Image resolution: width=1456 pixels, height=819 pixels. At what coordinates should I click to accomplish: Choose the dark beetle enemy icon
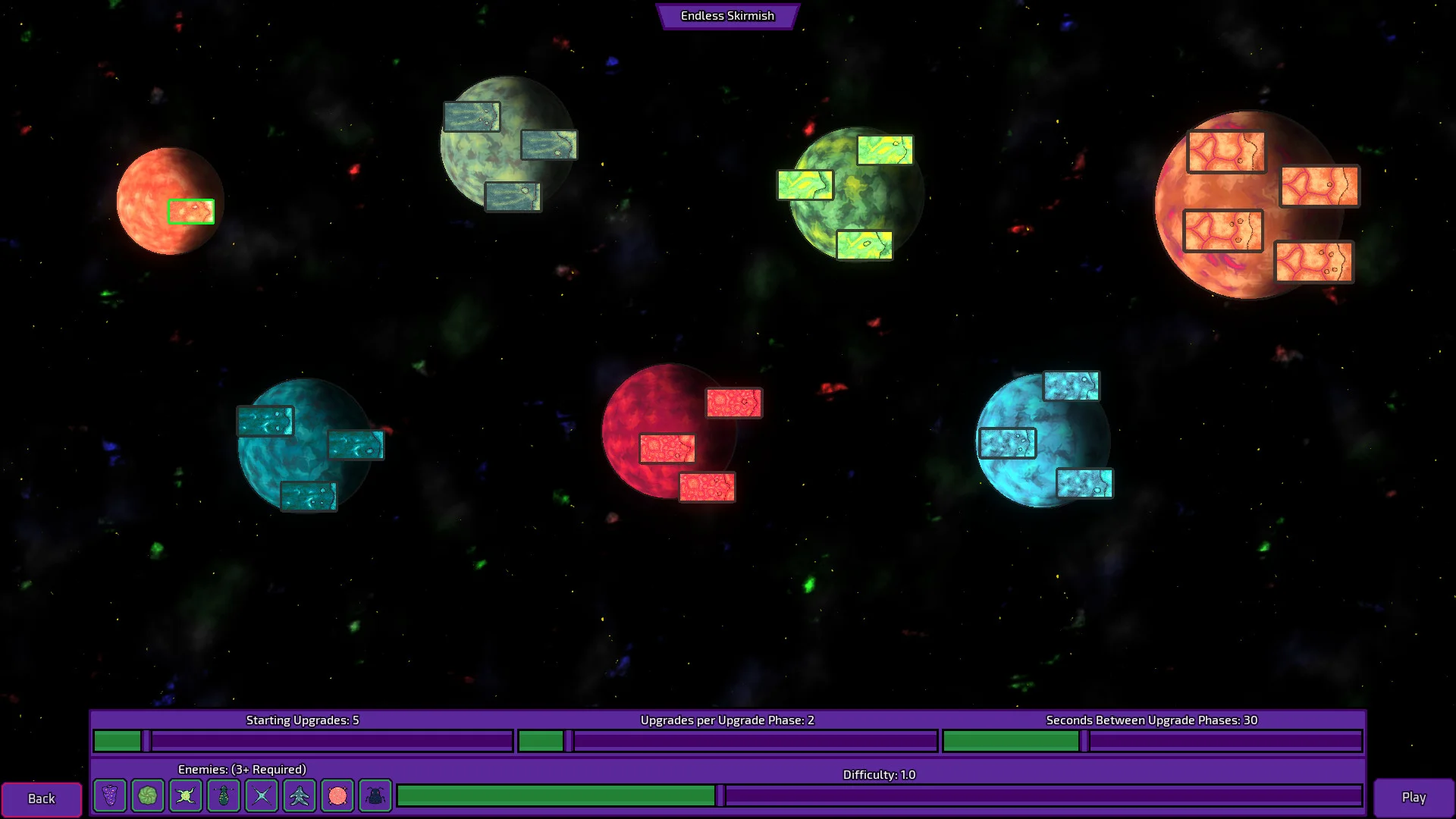tap(375, 795)
